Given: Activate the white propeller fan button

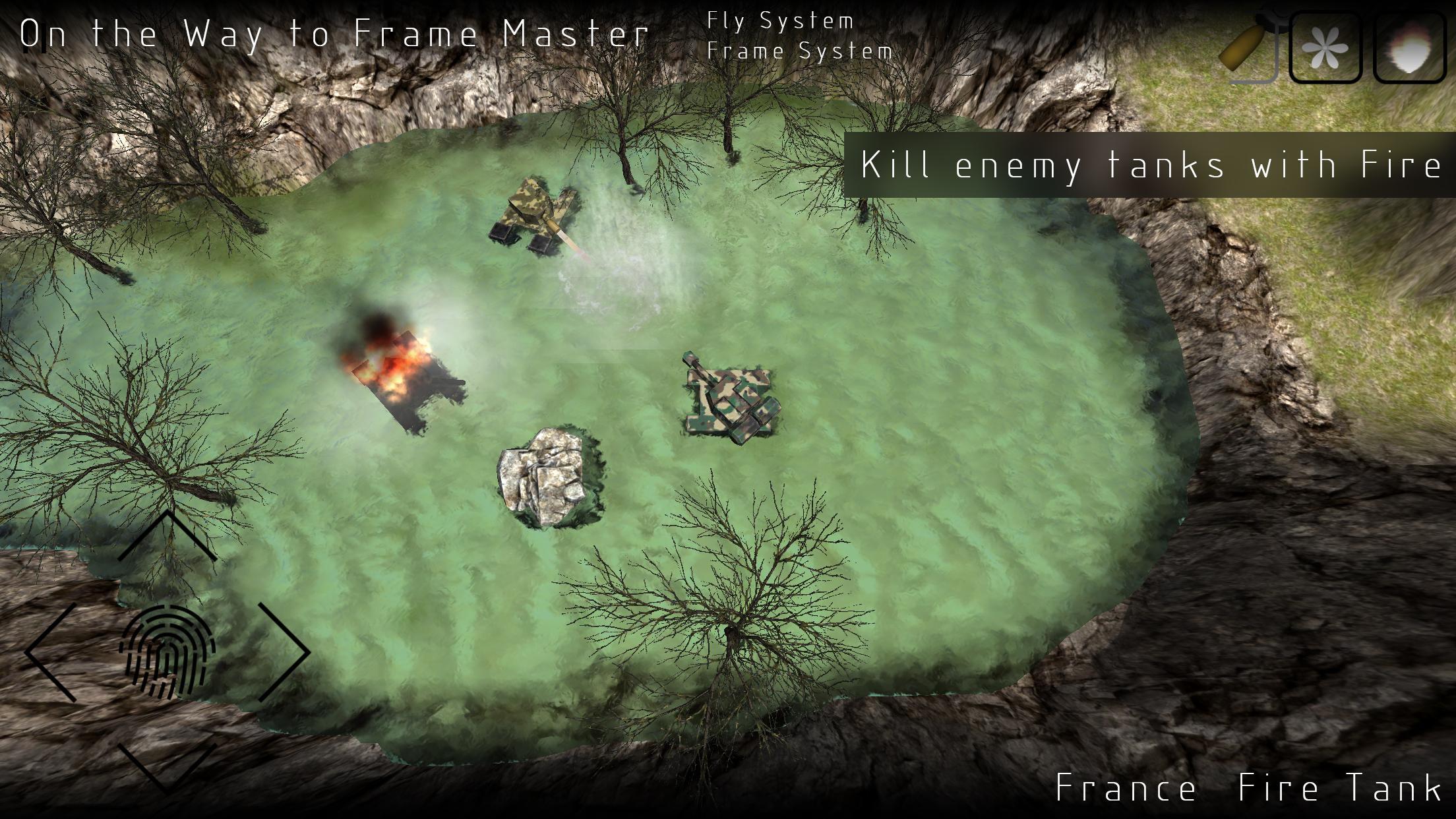Looking at the screenshot, I should pos(1325,47).
